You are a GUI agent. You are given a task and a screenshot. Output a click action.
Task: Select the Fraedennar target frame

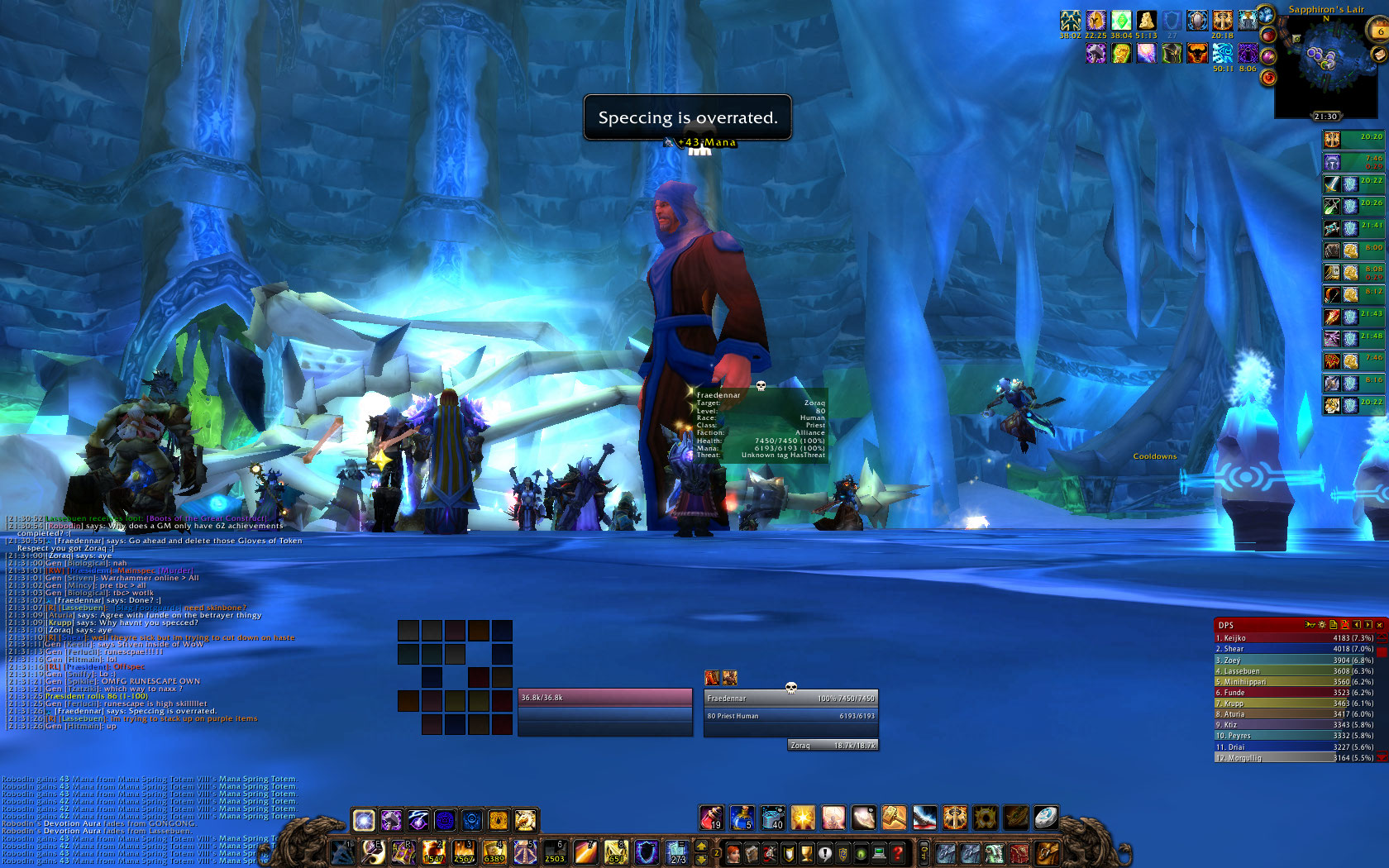coord(790,708)
